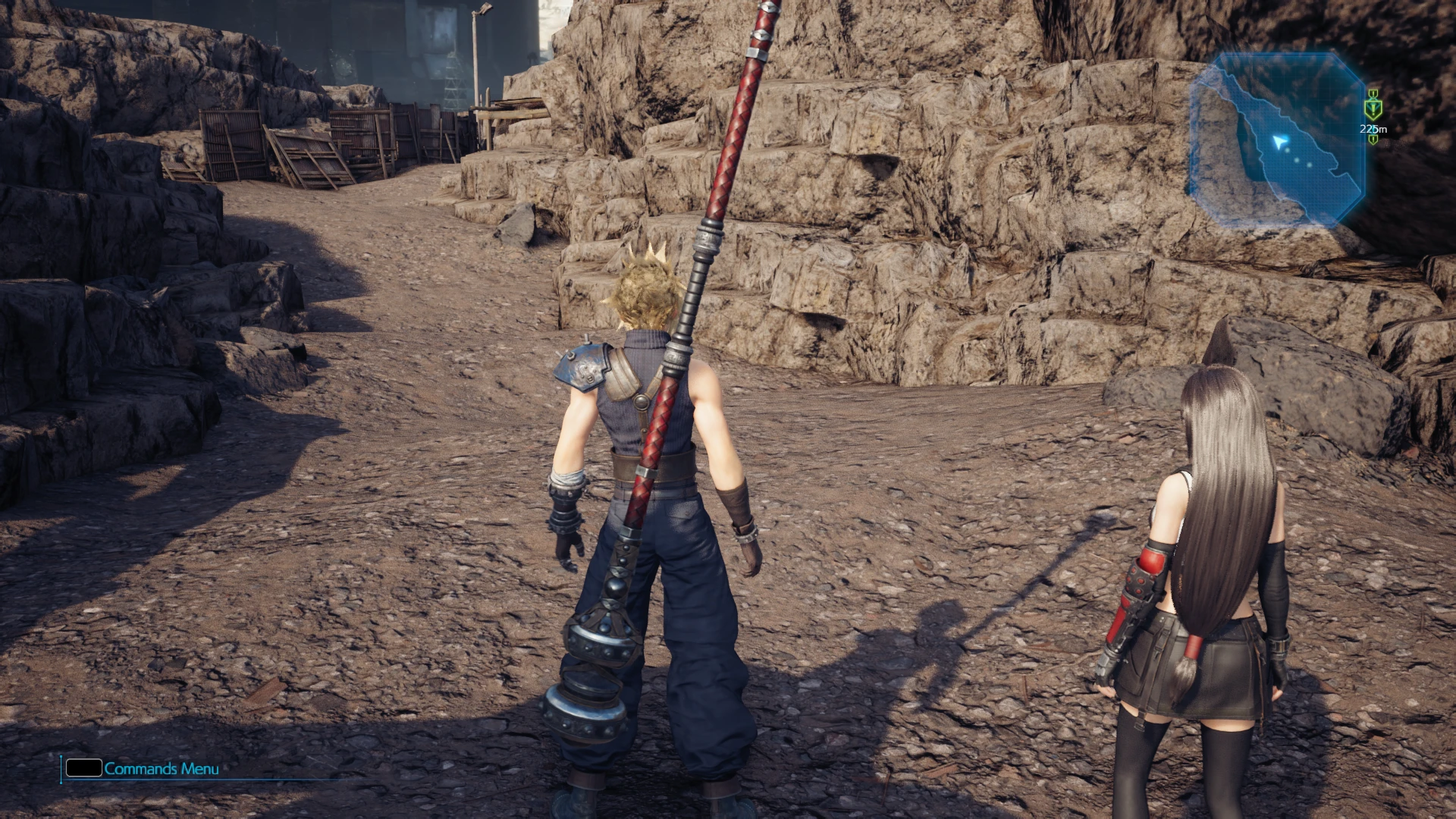
Task: Click the blue minimap
Action: pyautogui.click(x=1276, y=140)
